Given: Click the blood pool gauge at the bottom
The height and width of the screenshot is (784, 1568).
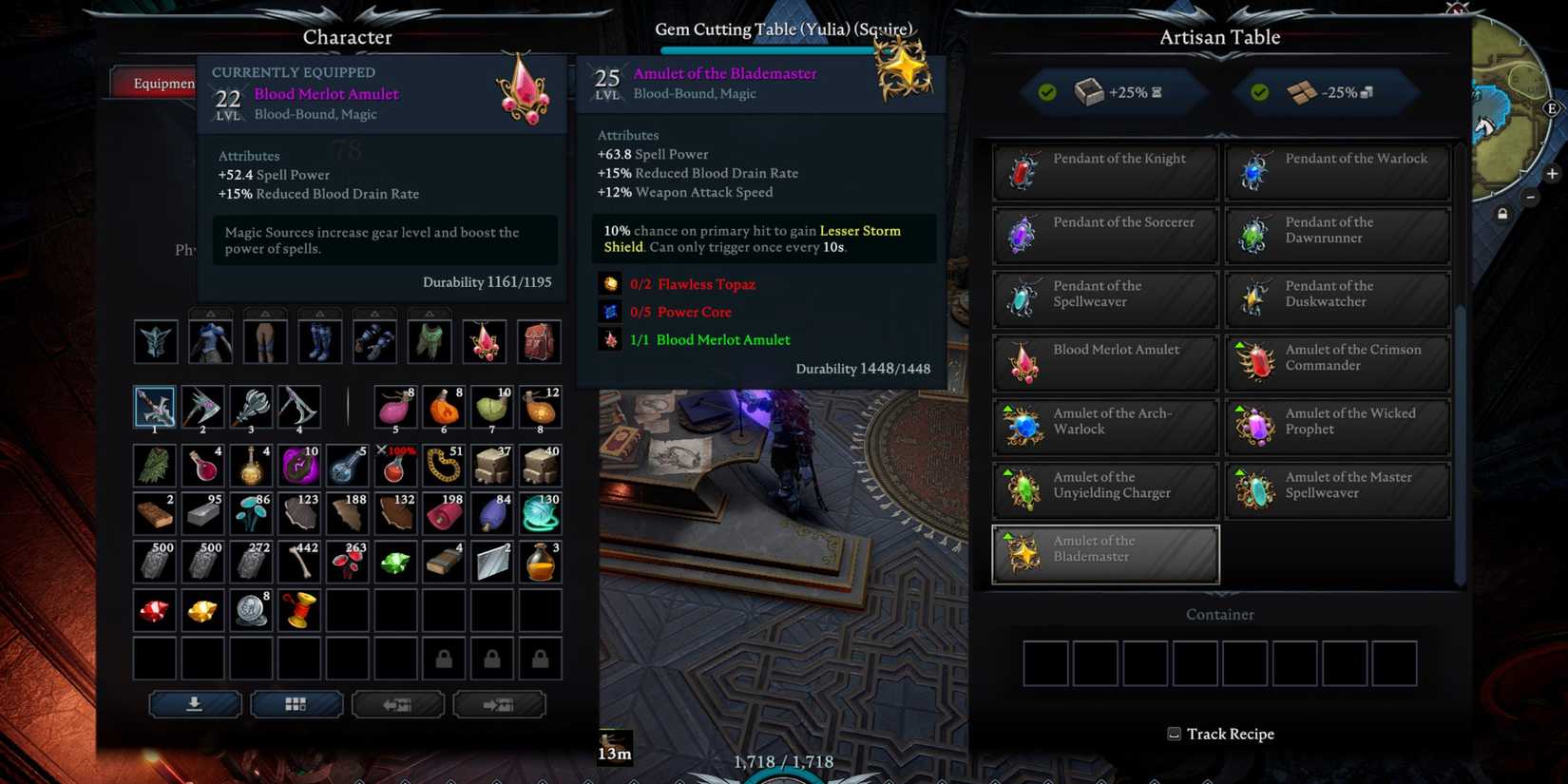Looking at the screenshot, I should tap(782, 772).
